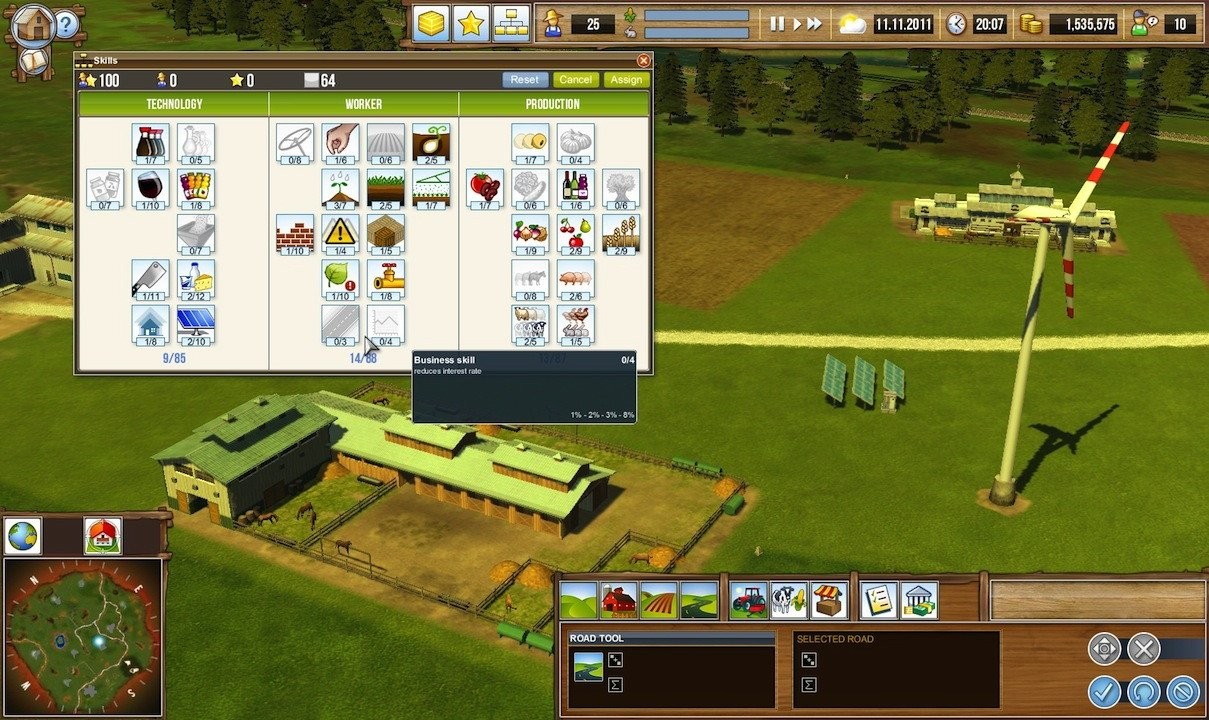Activate fast-forward game speed

coord(815,24)
